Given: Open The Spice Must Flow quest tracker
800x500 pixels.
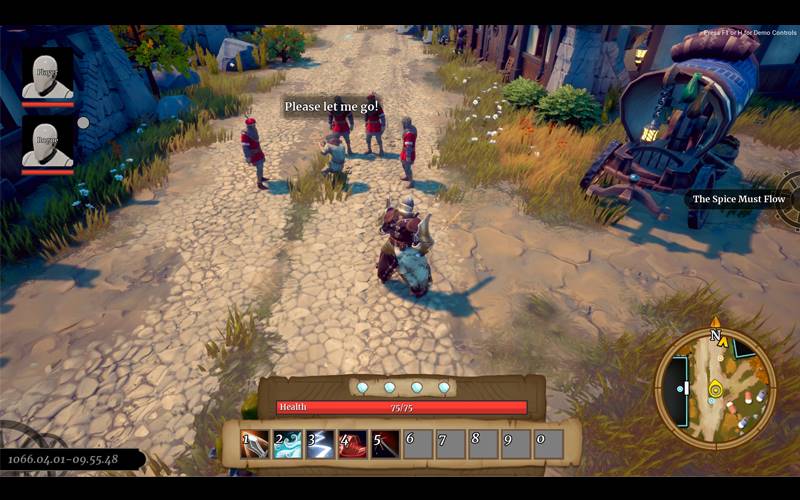Looking at the screenshot, I should pos(740,199).
